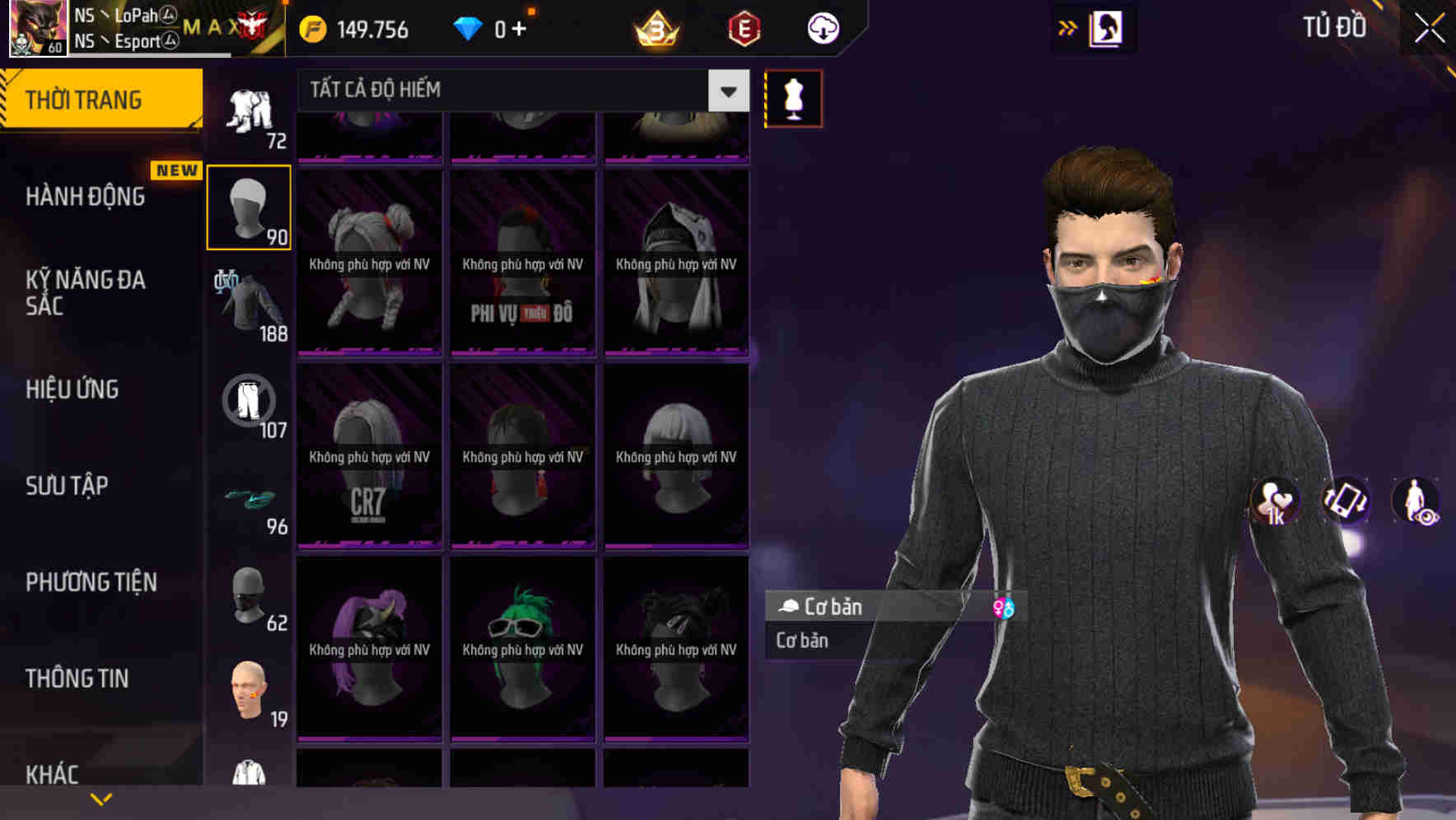This screenshot has height=820, width=1456.
Task: Click the cloud download icon in top bar
Action: pyautogui.click(x=823, y=29)
